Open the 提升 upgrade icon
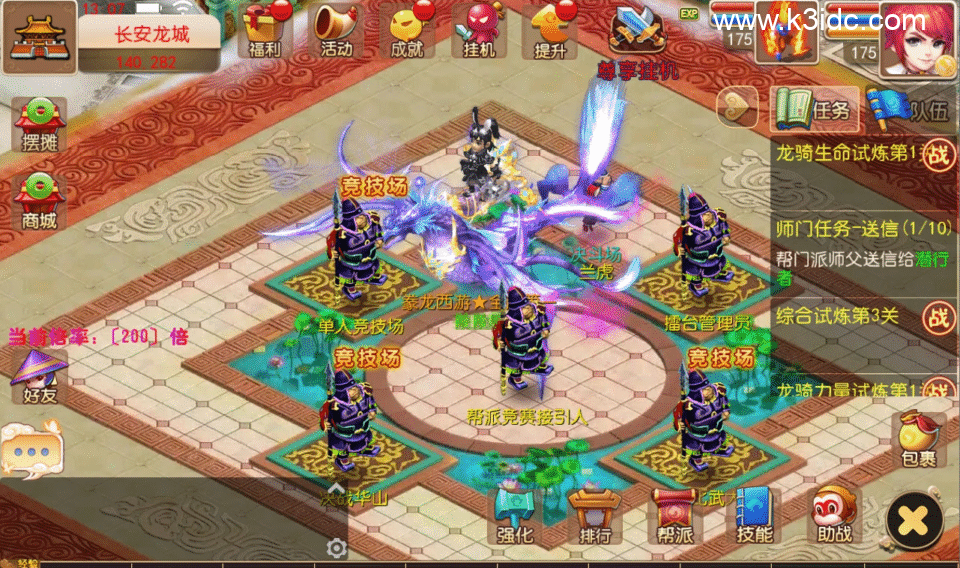This screenshot has height=568, width=960. 552,30
